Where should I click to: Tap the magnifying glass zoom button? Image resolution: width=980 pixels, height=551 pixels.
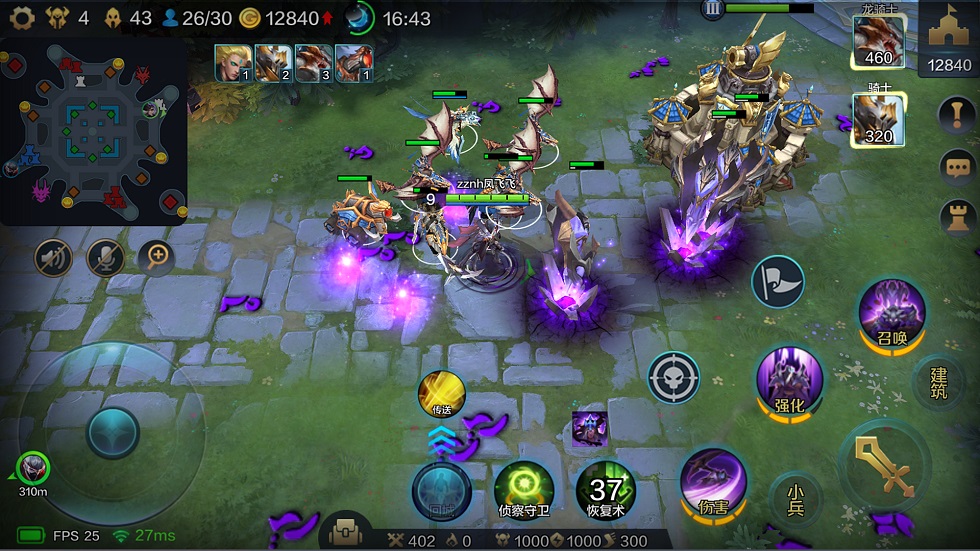(156, 258)
